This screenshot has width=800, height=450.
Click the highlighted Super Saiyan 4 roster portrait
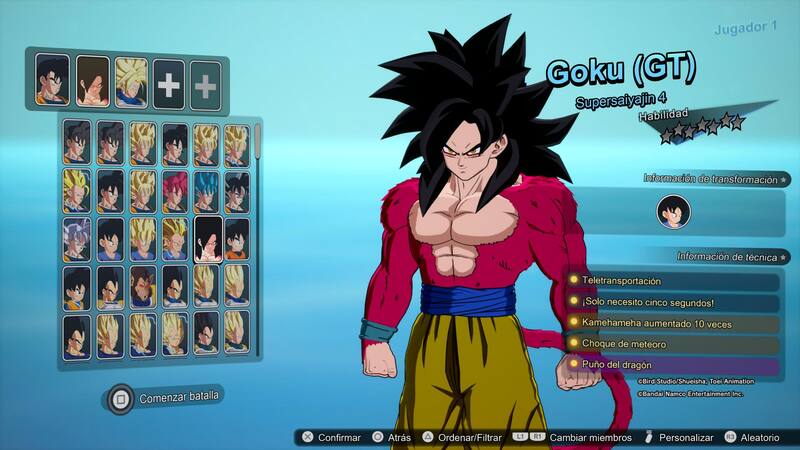point(207,238)
